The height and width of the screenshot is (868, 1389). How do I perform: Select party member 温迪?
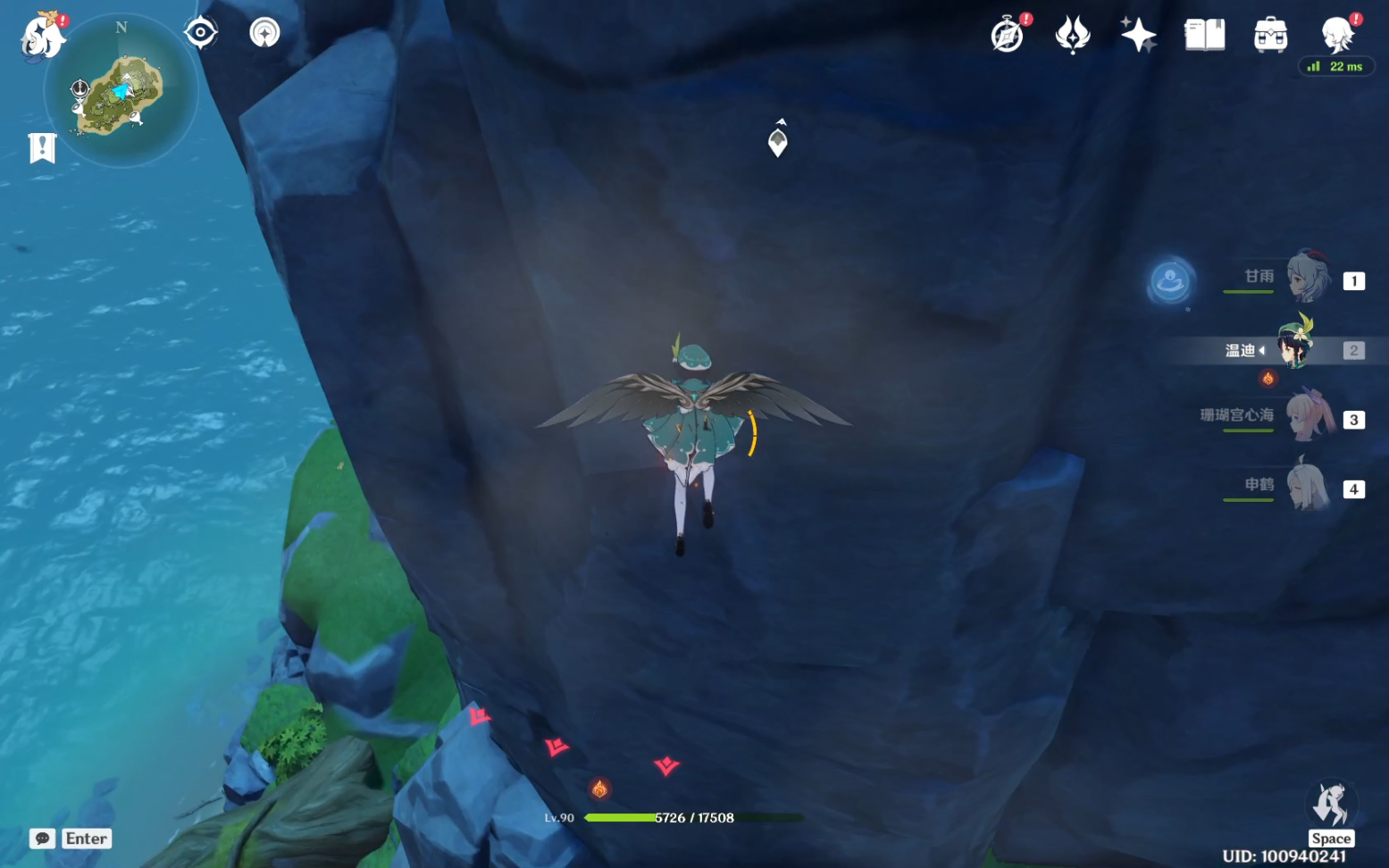(1294, 347)
